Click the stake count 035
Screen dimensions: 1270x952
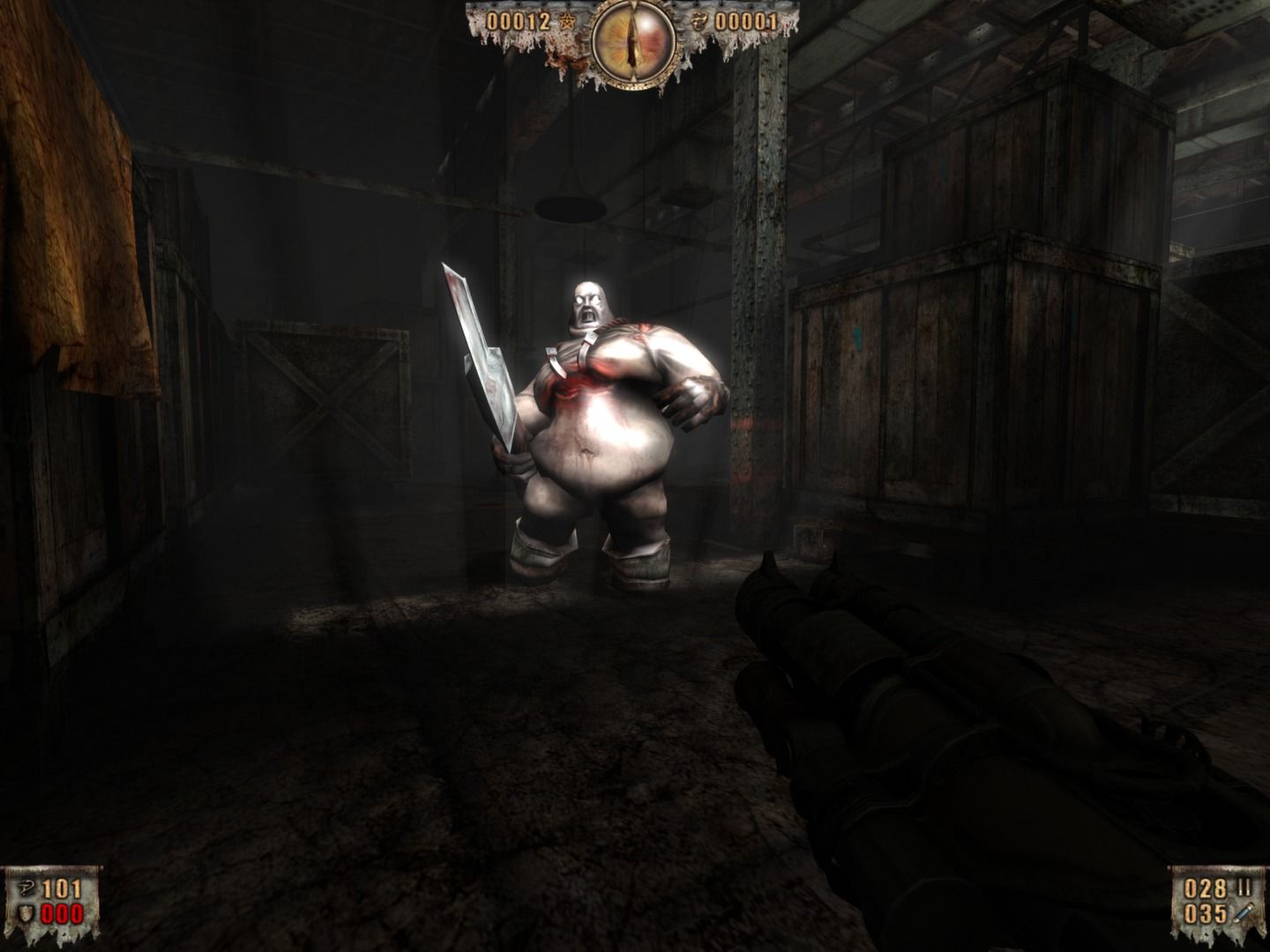1206,914
